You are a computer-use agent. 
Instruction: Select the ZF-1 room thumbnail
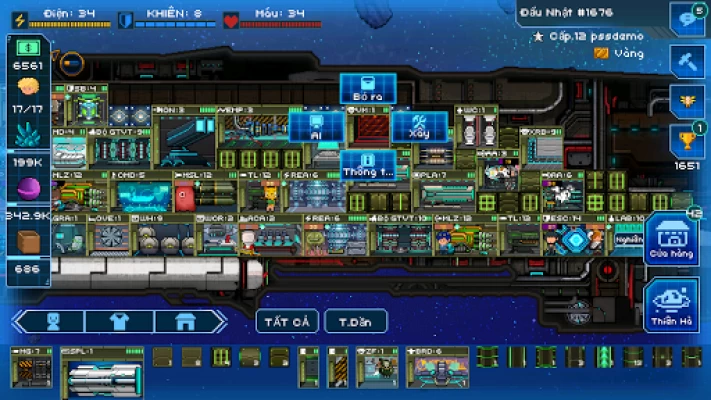coord(379,368)
